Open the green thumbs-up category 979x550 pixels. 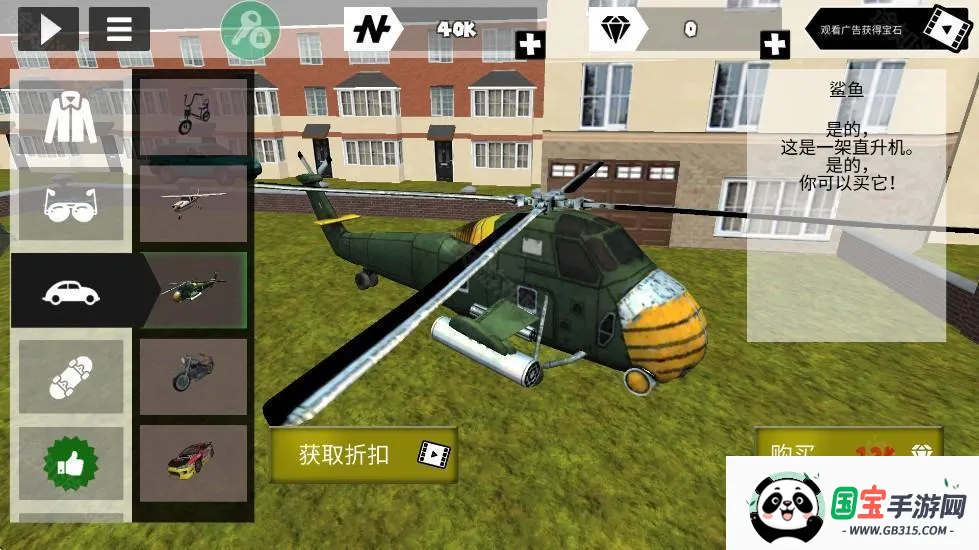coord(71,463)
